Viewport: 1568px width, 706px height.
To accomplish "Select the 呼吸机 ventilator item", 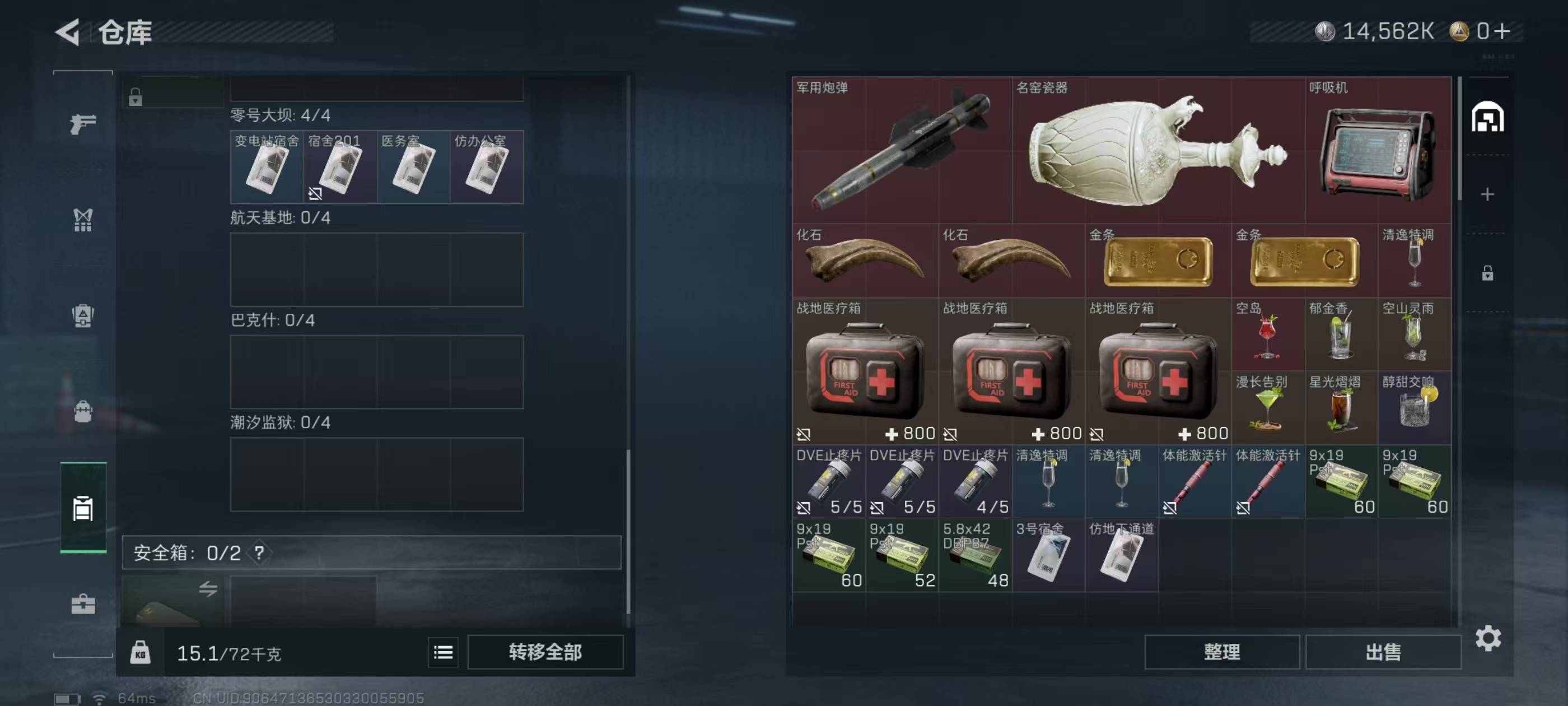I will pyautogui.click(x=1378, y=150).
